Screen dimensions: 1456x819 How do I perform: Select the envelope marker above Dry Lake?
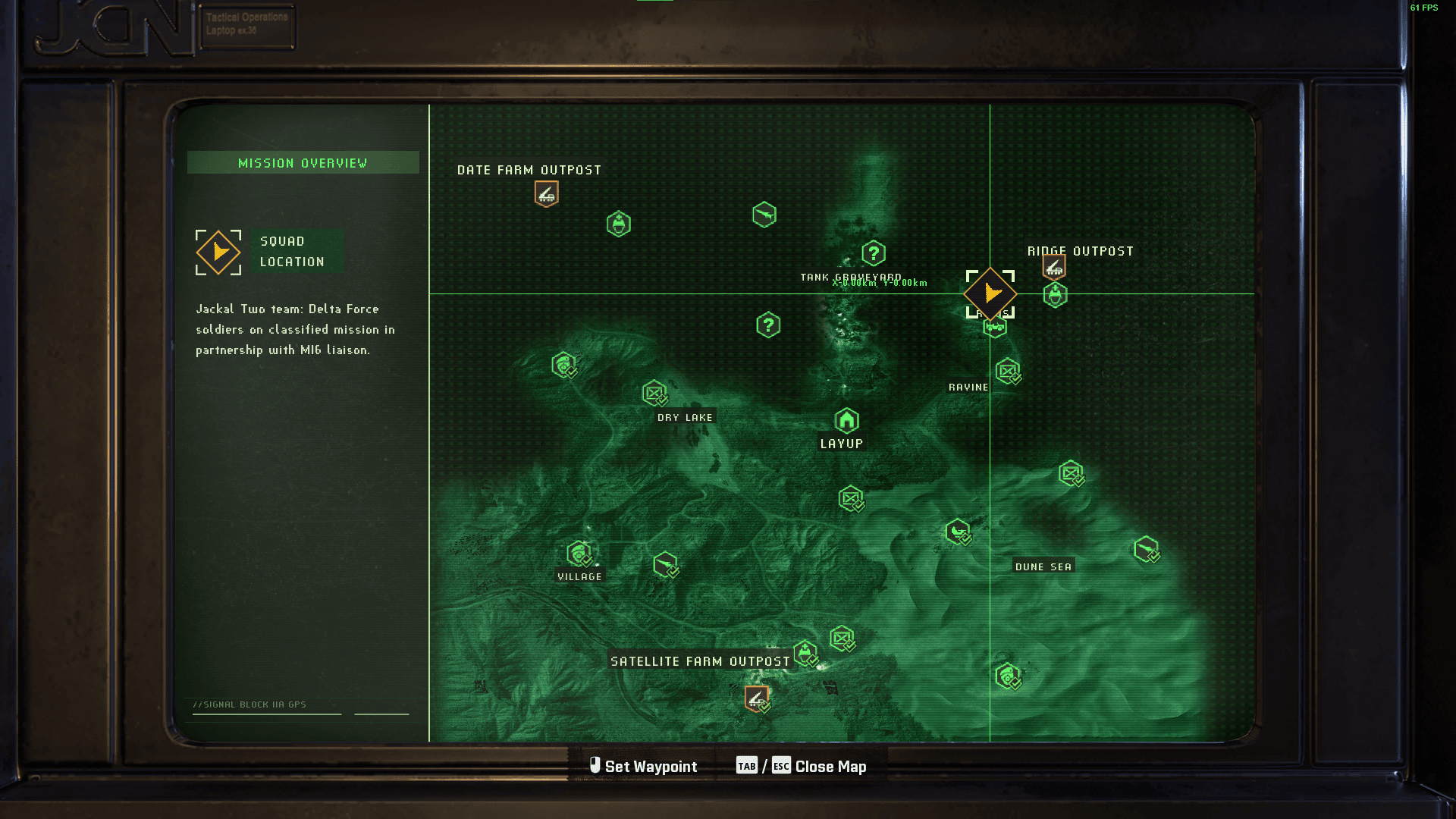coord(654,393)
